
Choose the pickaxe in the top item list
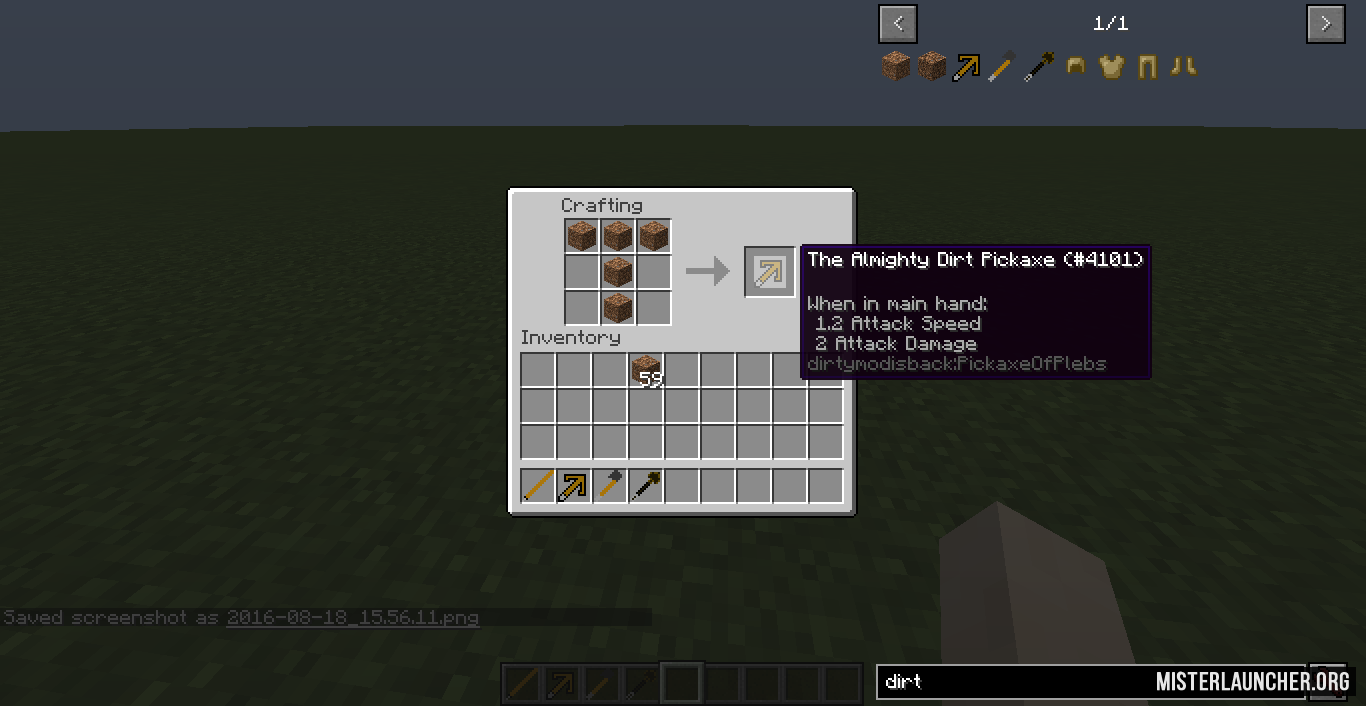click(967, 67)
